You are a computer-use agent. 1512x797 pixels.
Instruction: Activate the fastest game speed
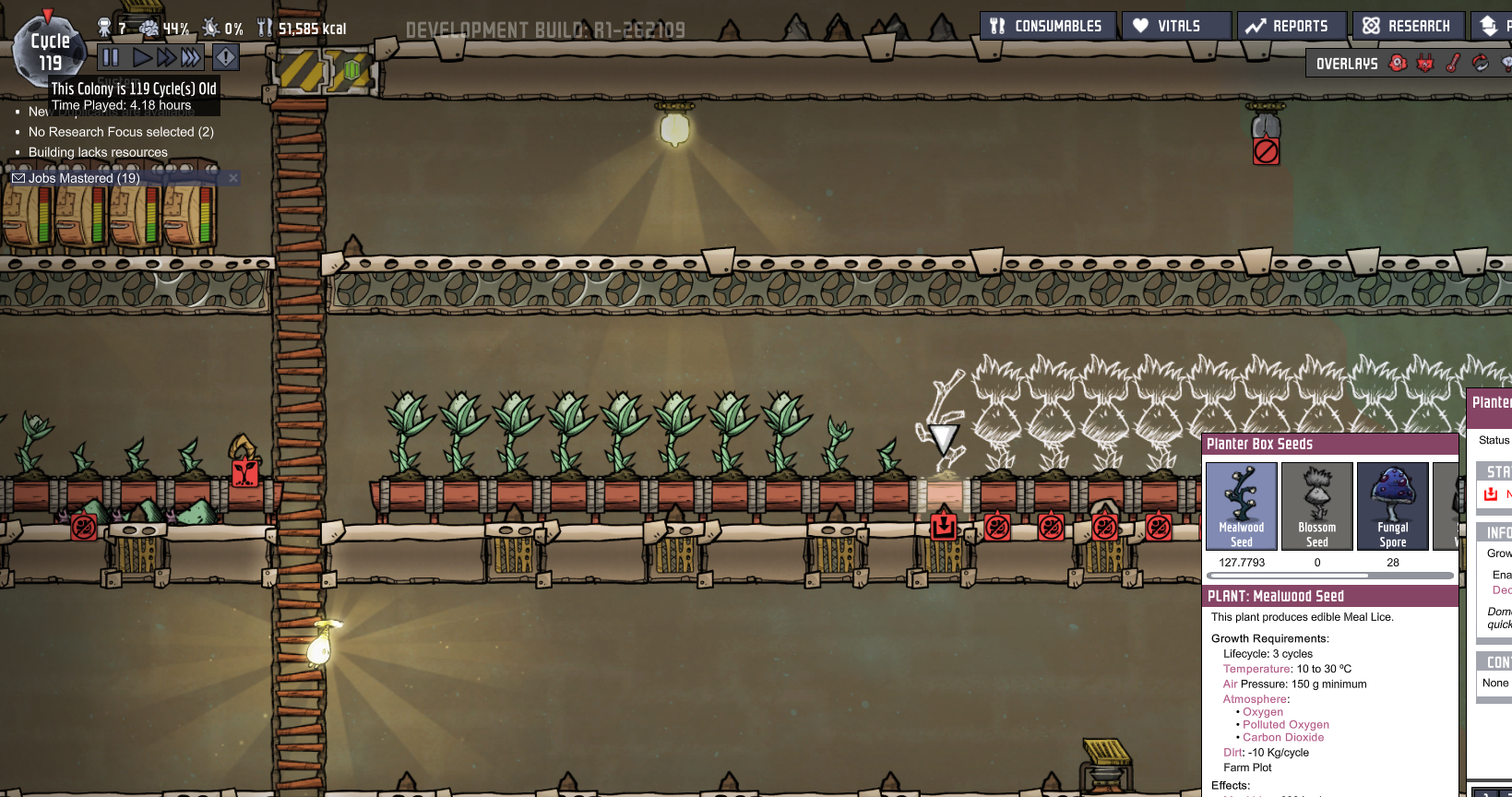[x=188, y=57]
